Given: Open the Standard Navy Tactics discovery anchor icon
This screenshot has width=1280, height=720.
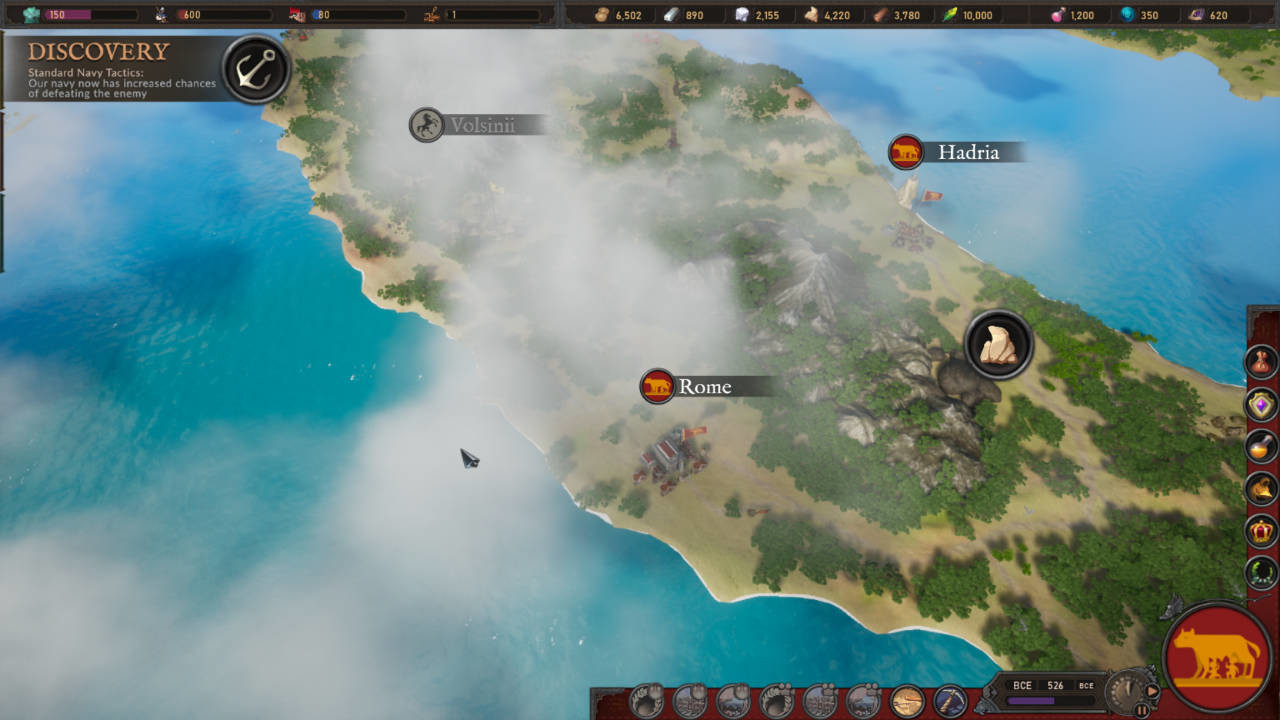Looking at the screenshot, I should pyautogui.click(x=256, y=69).
